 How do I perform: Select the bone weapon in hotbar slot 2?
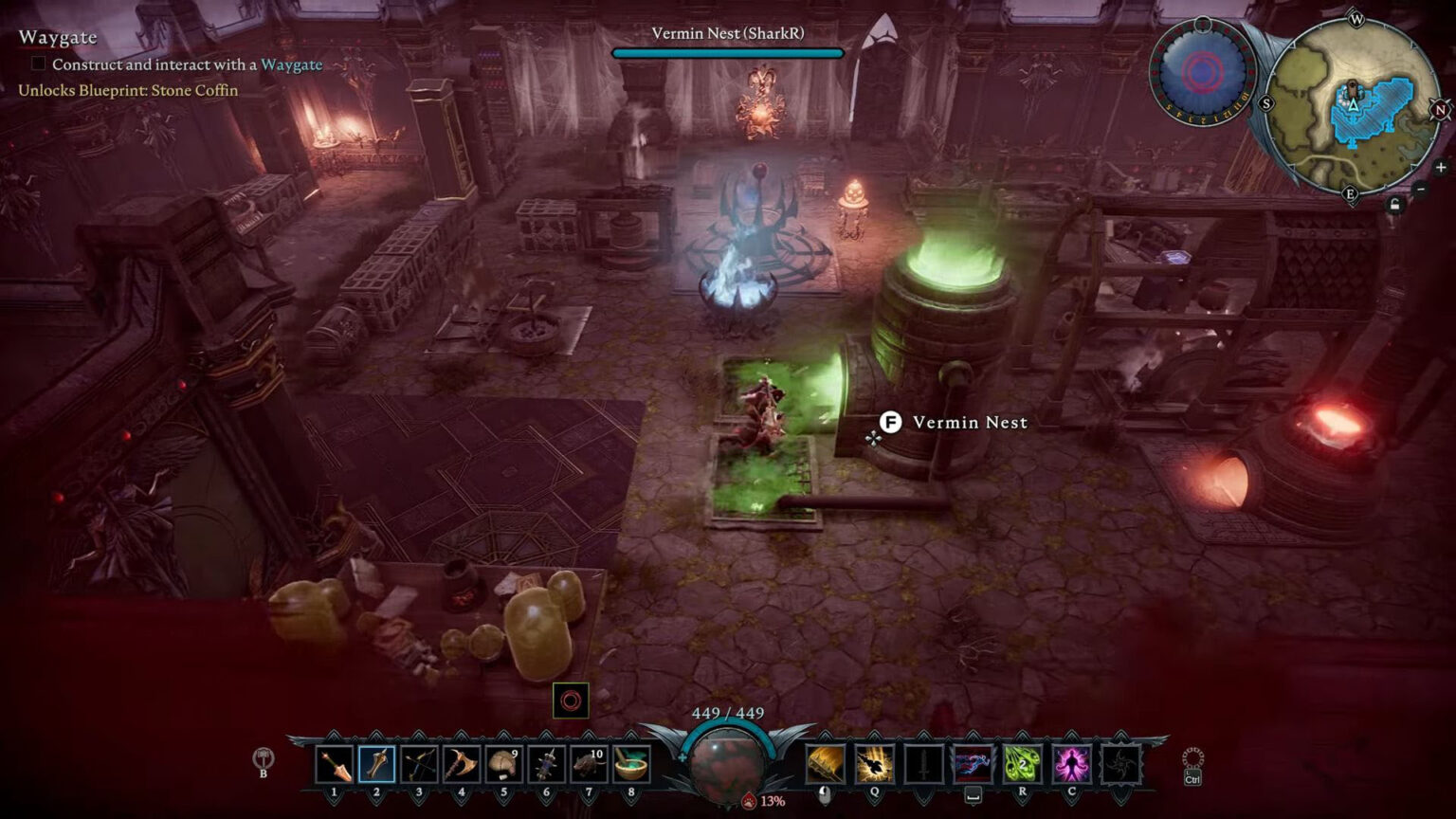point(377,765)
